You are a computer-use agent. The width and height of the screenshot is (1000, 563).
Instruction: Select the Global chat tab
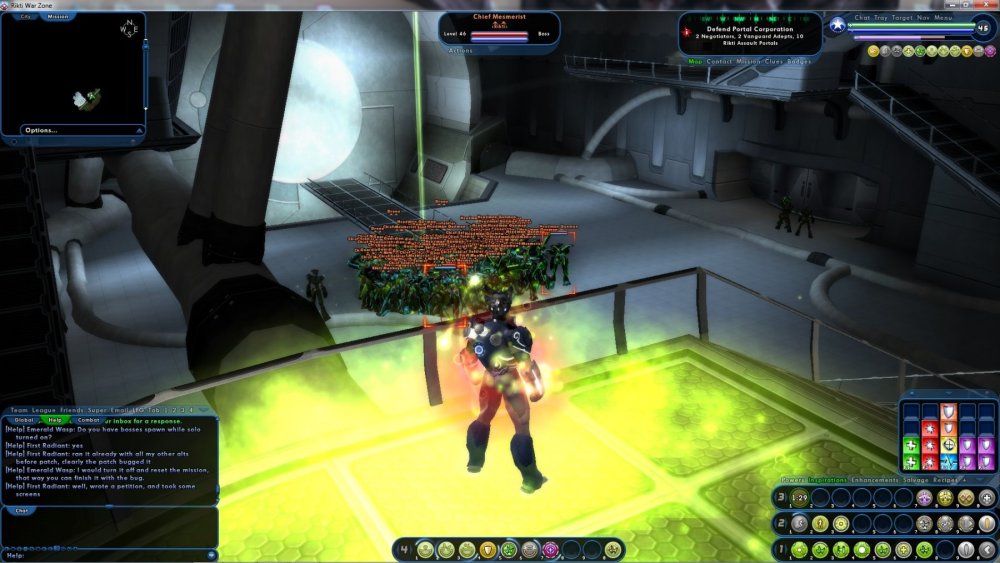point(25,420)
